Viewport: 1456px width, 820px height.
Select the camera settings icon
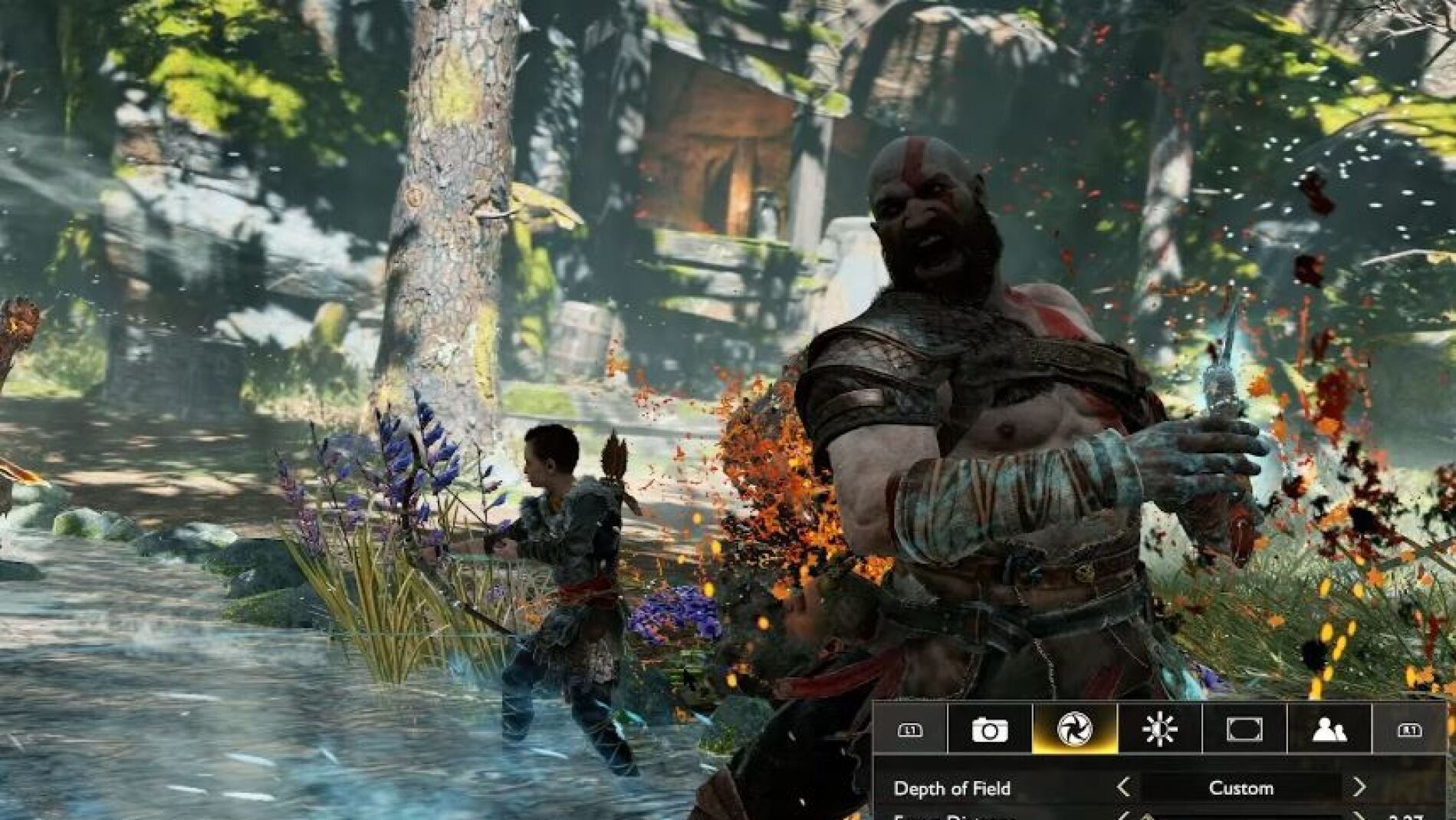coord(989,731)
